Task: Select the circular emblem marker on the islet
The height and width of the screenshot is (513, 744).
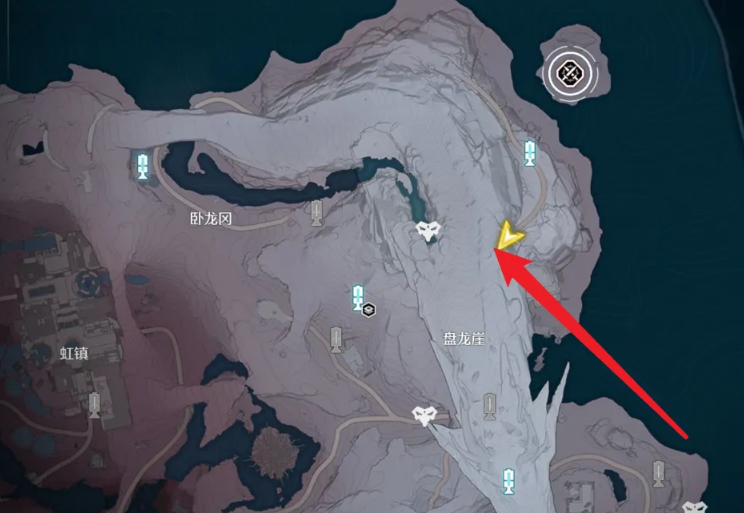Action: click(x=571, y=71)
